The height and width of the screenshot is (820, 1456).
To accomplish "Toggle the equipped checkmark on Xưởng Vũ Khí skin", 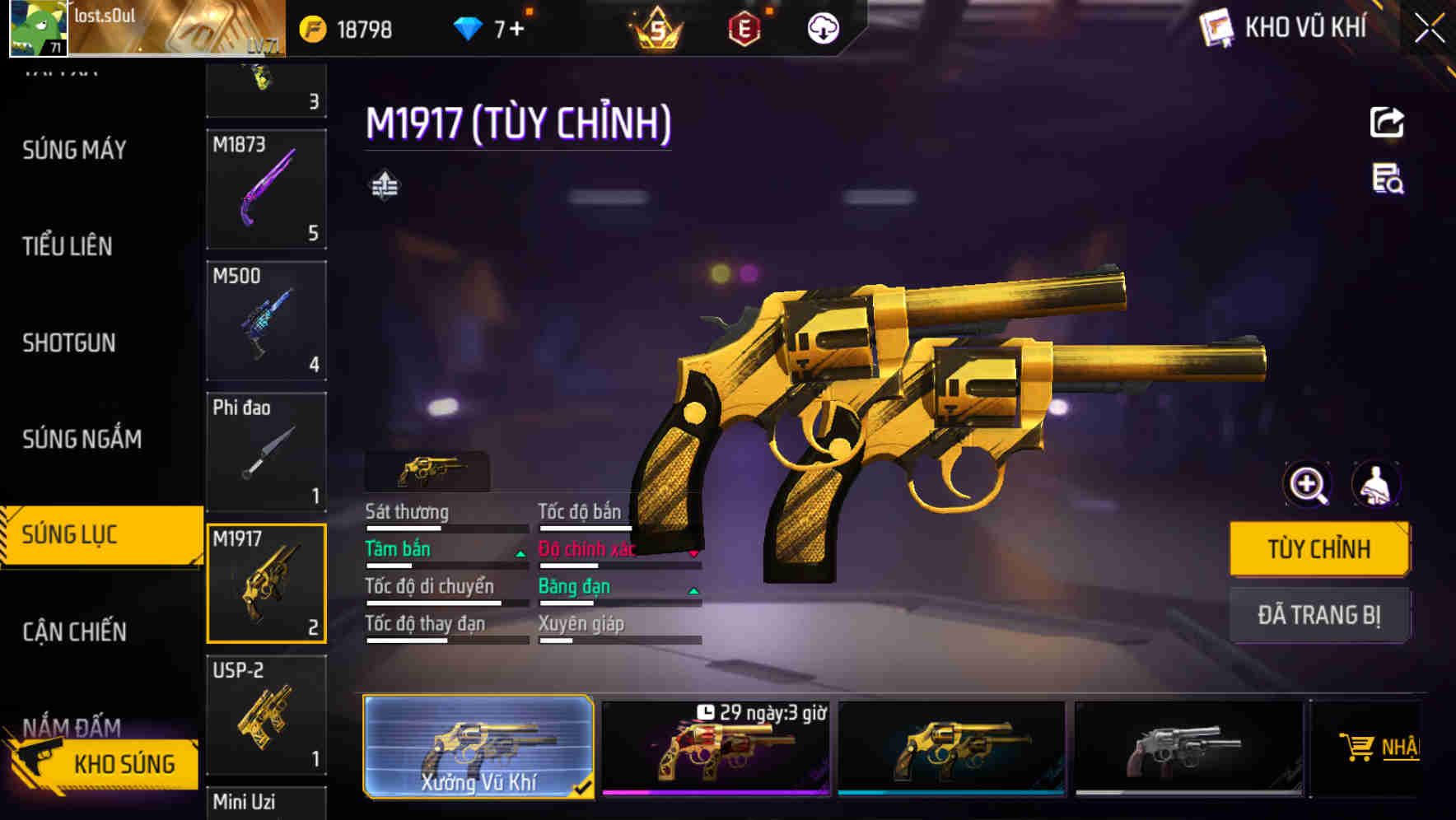I will pyautogui.click(x=585, y=786).
